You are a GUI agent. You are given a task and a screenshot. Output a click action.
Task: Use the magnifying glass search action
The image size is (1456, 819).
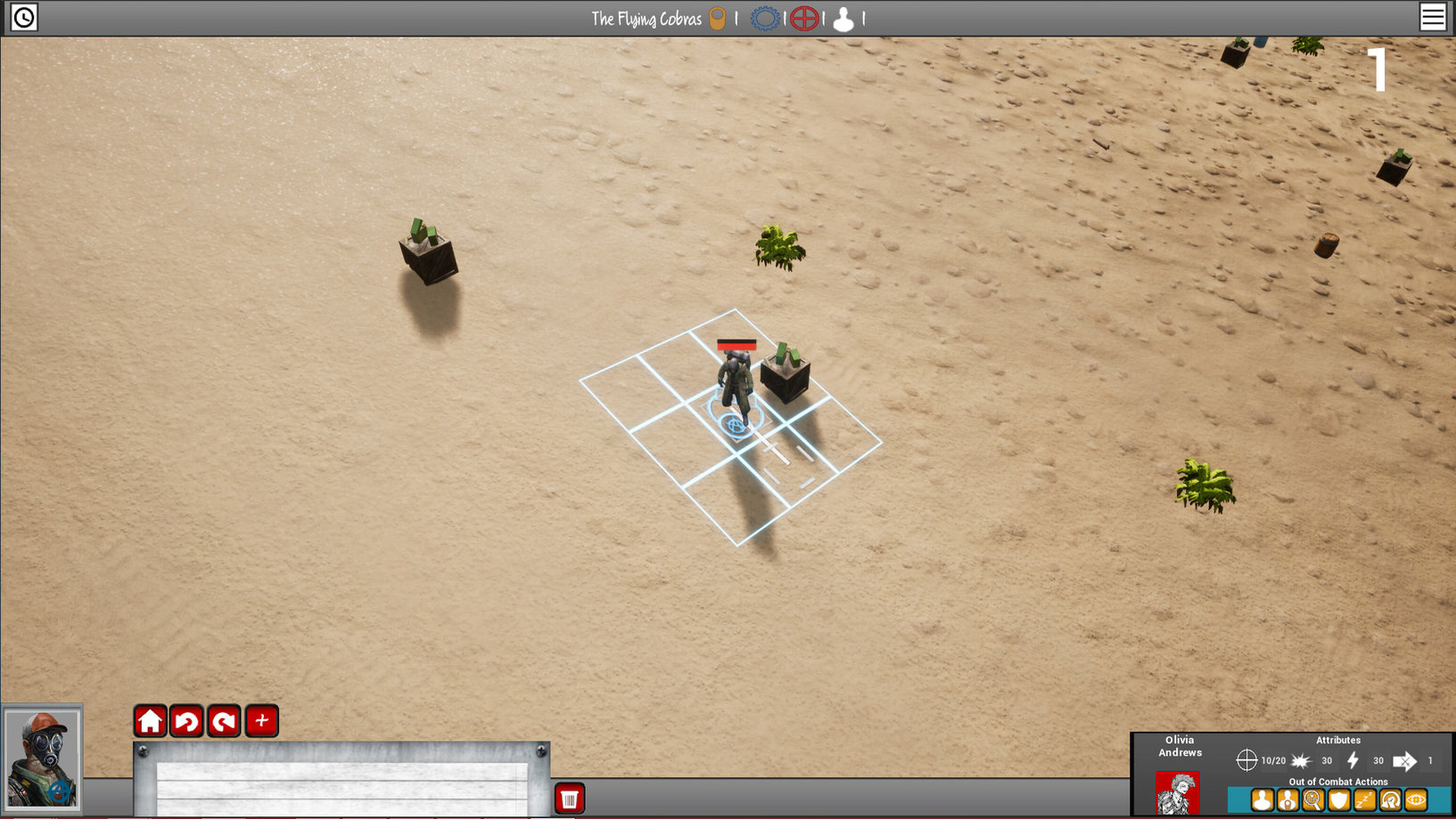point(1312,800)
